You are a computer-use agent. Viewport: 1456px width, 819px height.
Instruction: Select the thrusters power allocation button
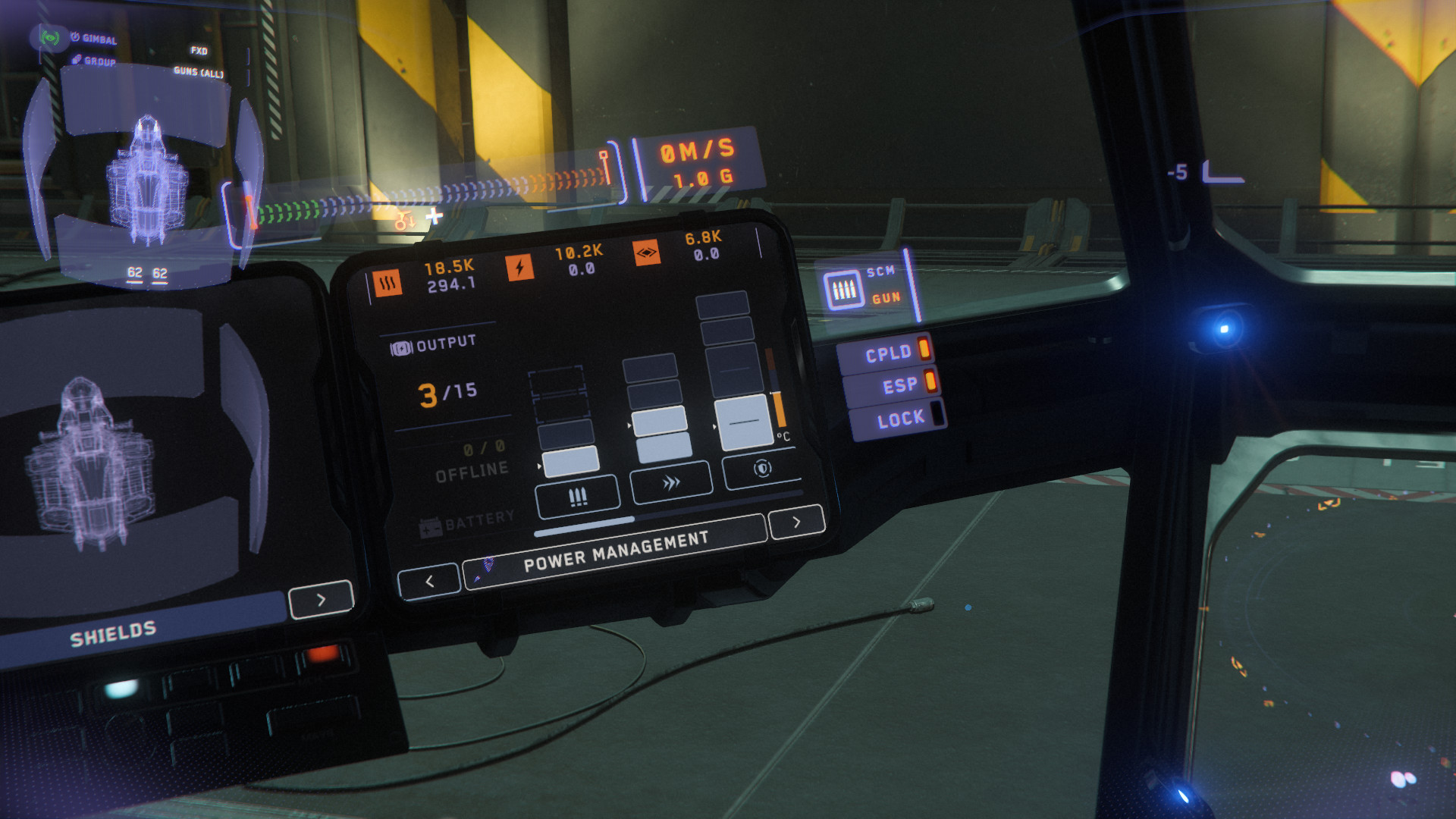click(671, 482)
